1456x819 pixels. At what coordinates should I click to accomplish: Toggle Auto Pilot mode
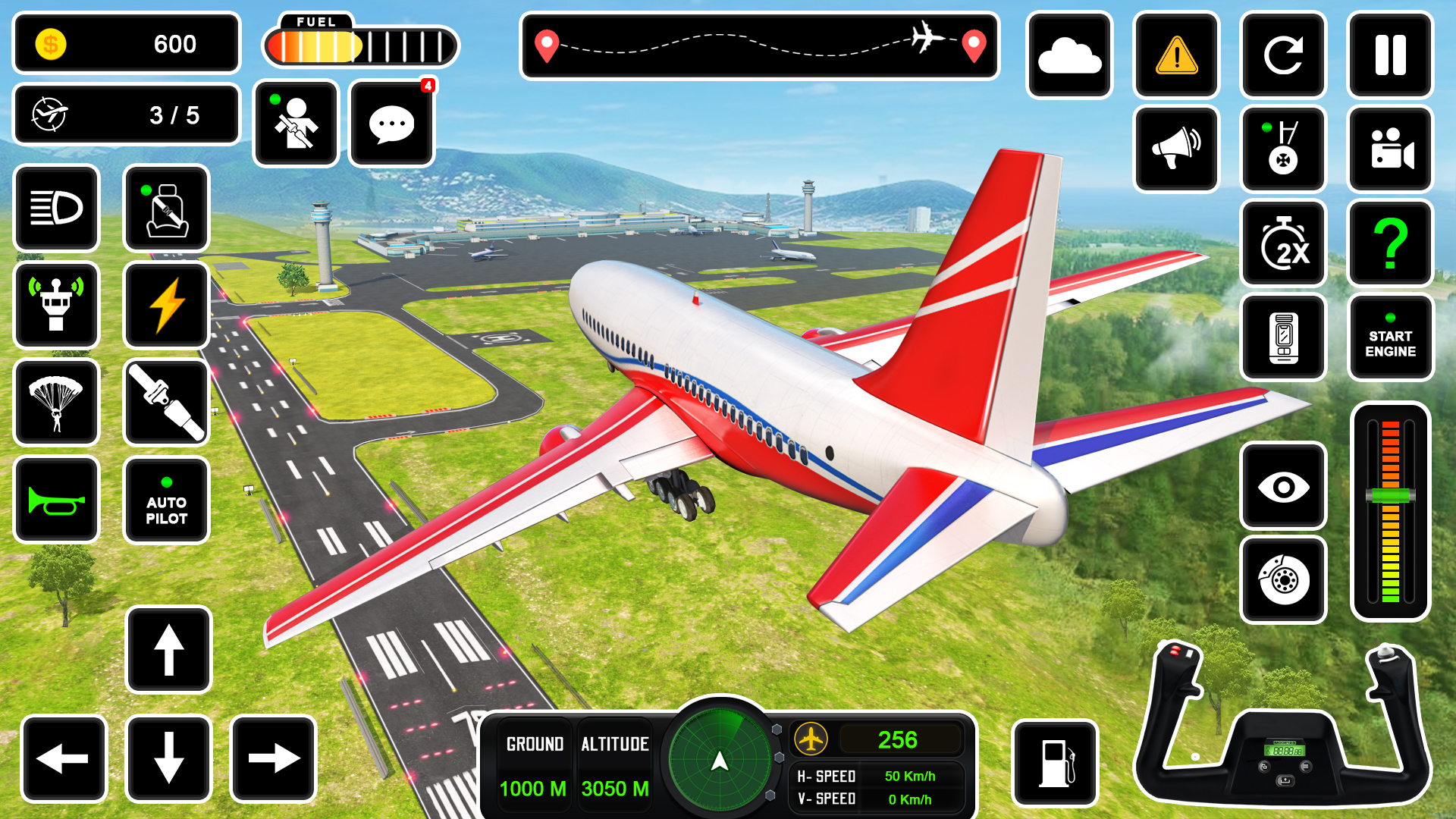(166, 500)
